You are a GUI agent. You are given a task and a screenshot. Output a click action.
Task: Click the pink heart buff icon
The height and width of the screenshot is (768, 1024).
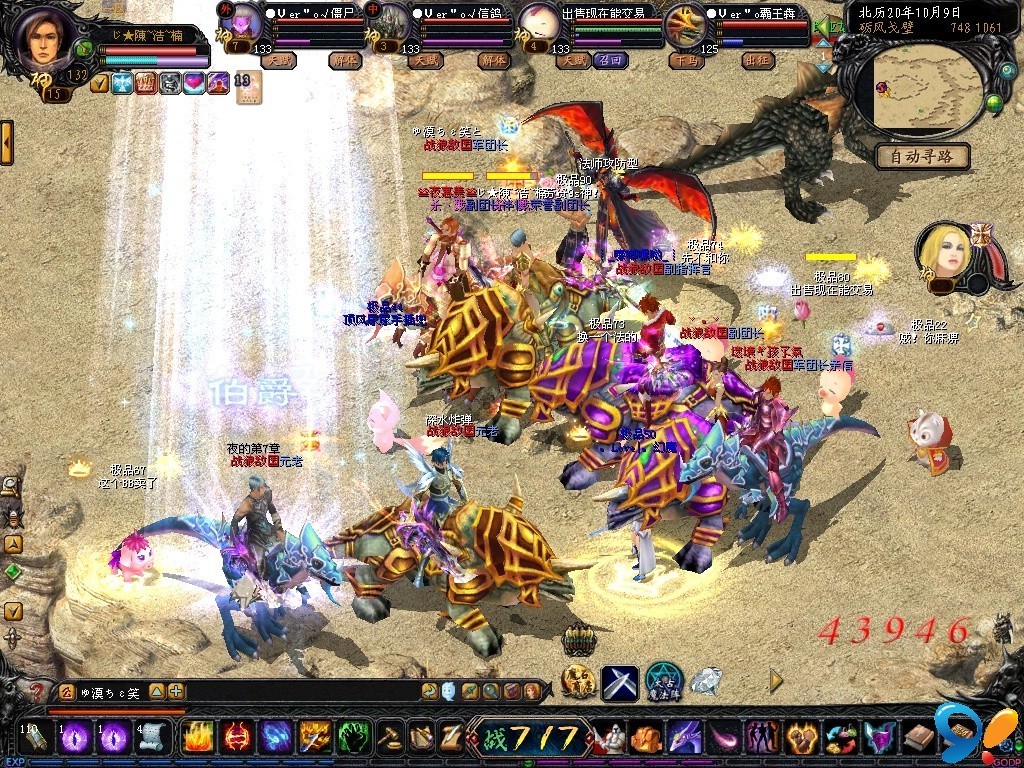coord(193,84)
